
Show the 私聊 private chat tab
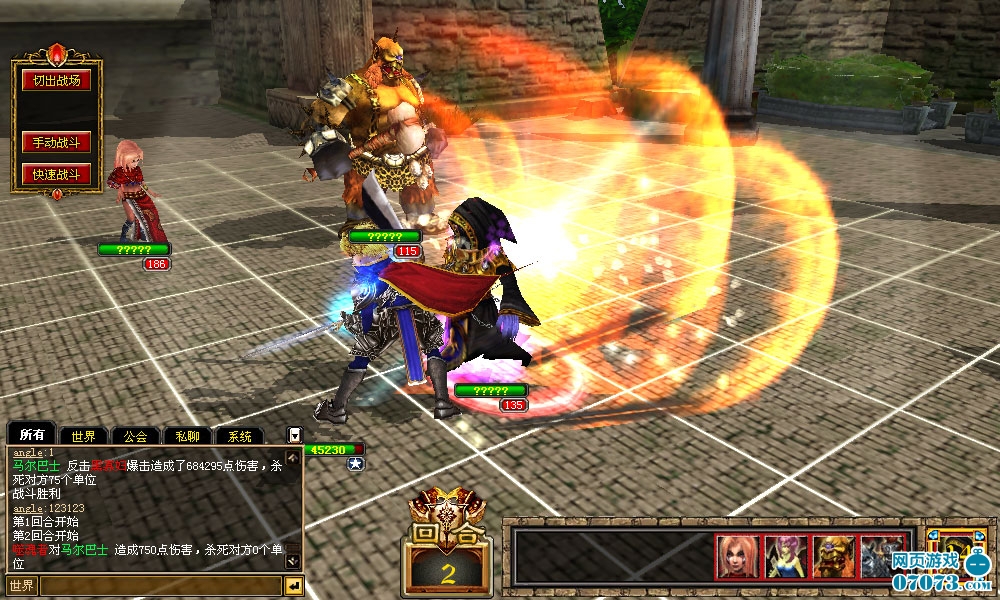187,436
